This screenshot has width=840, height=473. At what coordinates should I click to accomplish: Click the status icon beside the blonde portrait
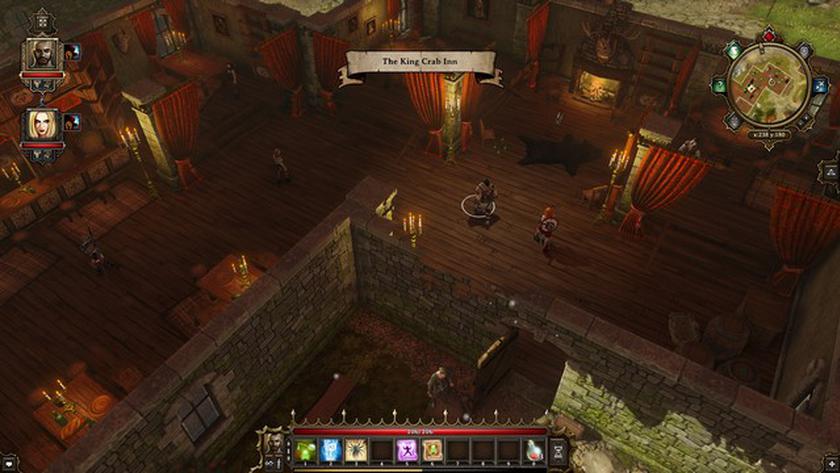point(72,122)
